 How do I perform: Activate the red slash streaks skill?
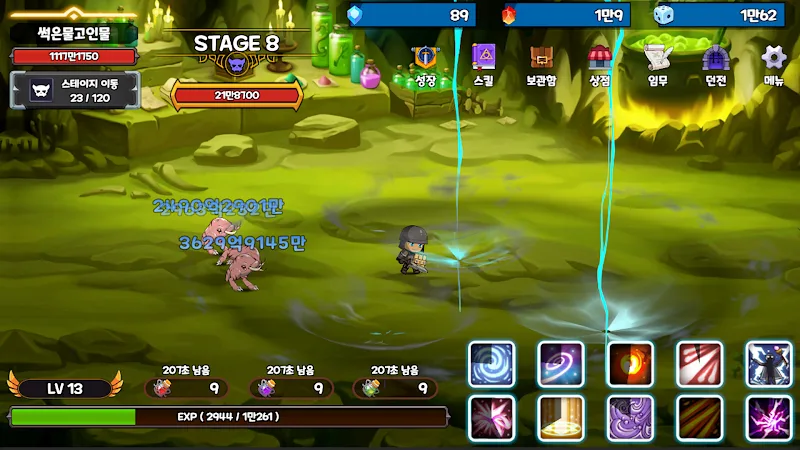pyautogui.click(x=700, y=364)
